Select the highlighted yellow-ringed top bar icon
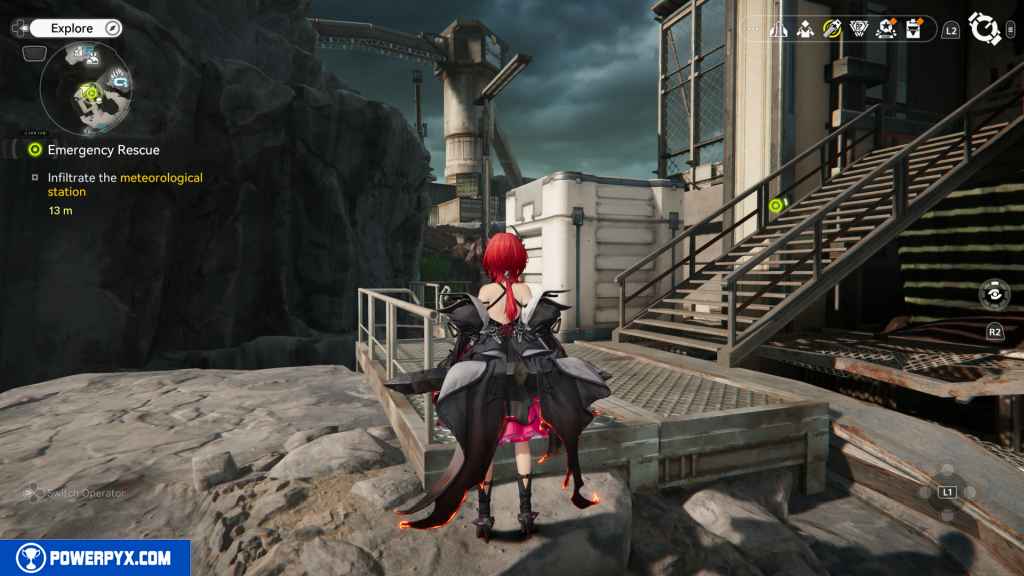This screenshot has width=1024, height=576. coord(831,29)
